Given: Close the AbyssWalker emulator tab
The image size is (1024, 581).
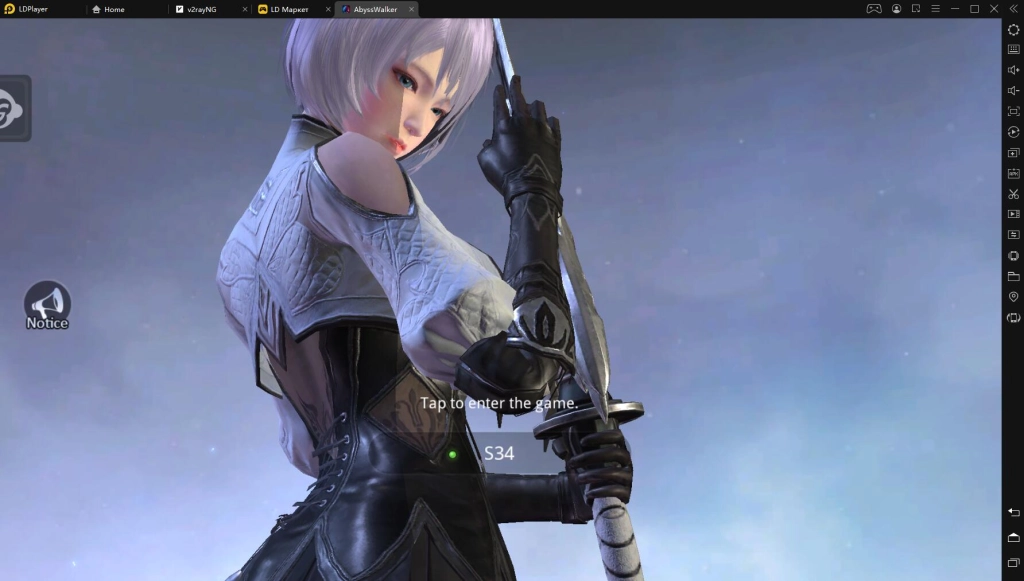Looking at the screenshot, I should (x=411, y=9).
